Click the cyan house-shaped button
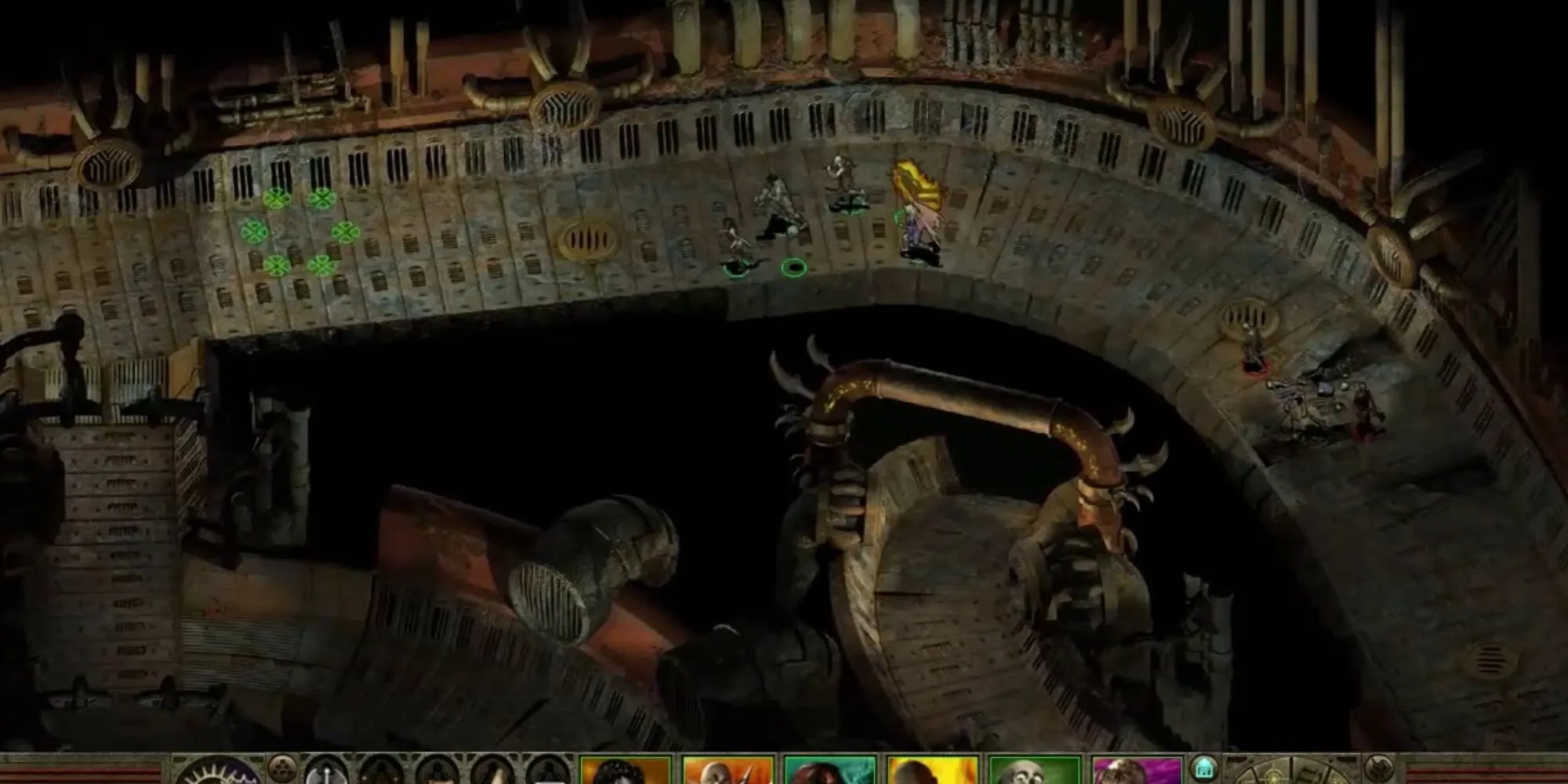The width and height of the screenshot is (1568, 784). pyautogui.click(x=1203, y=767)
